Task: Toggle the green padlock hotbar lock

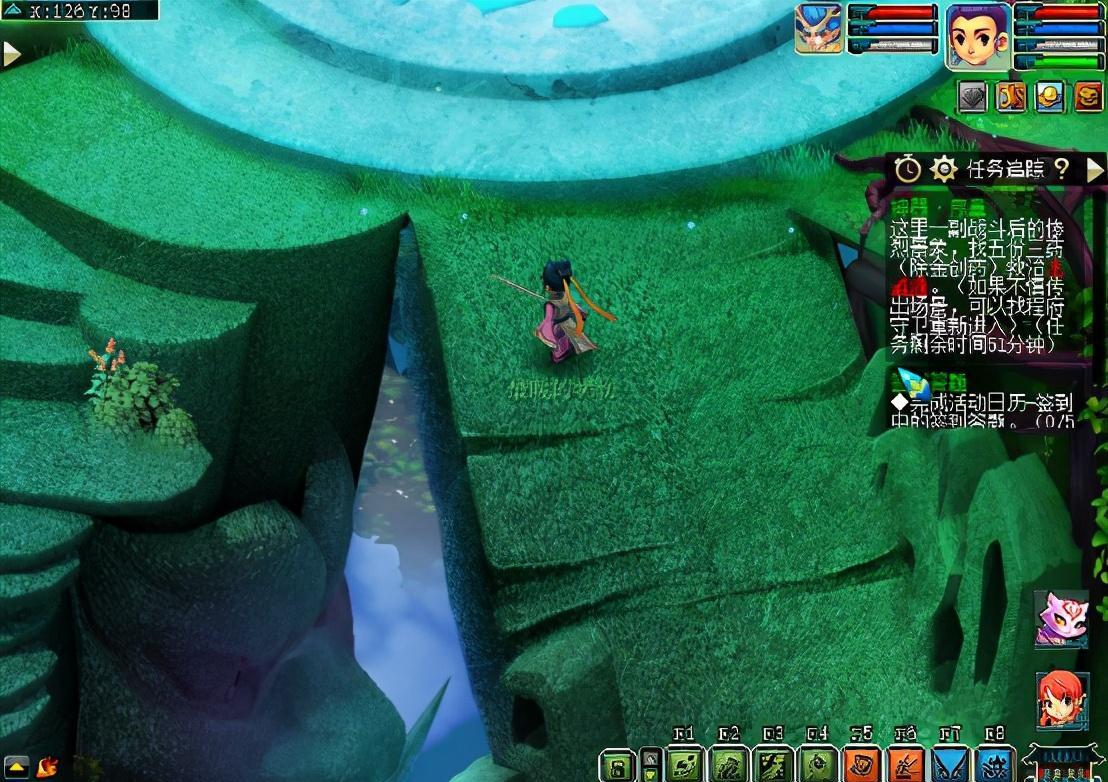Action: [x=618, y=765]
